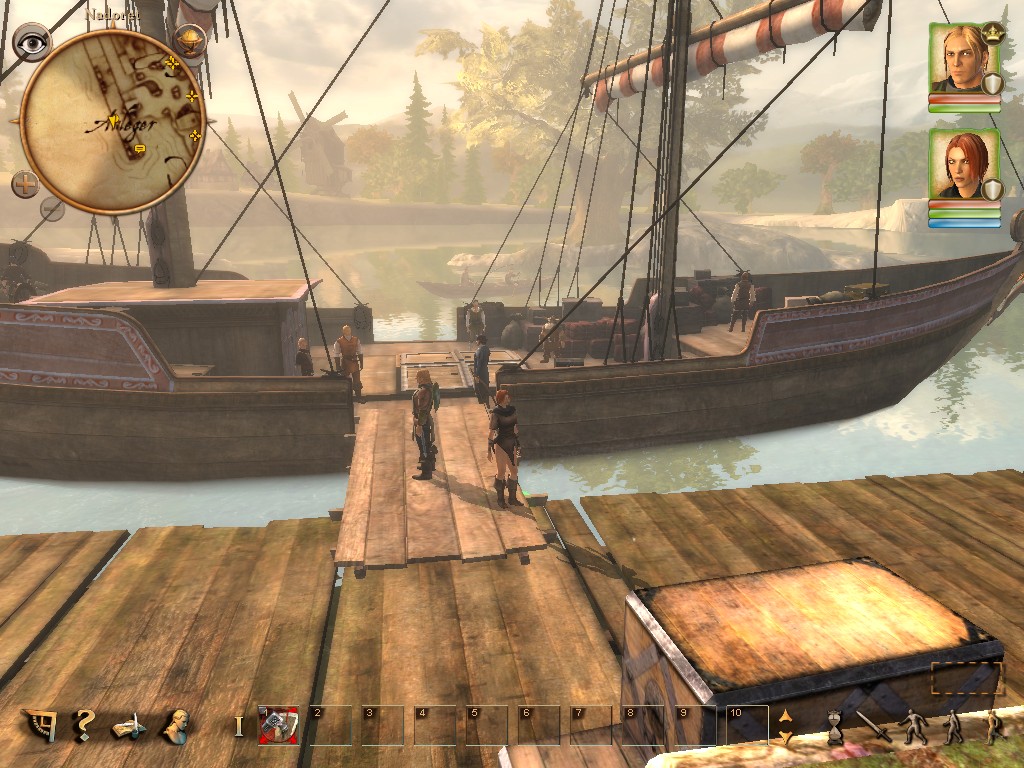
Task: Click the crown leader badge on portrait
Action: pos(992,31)
